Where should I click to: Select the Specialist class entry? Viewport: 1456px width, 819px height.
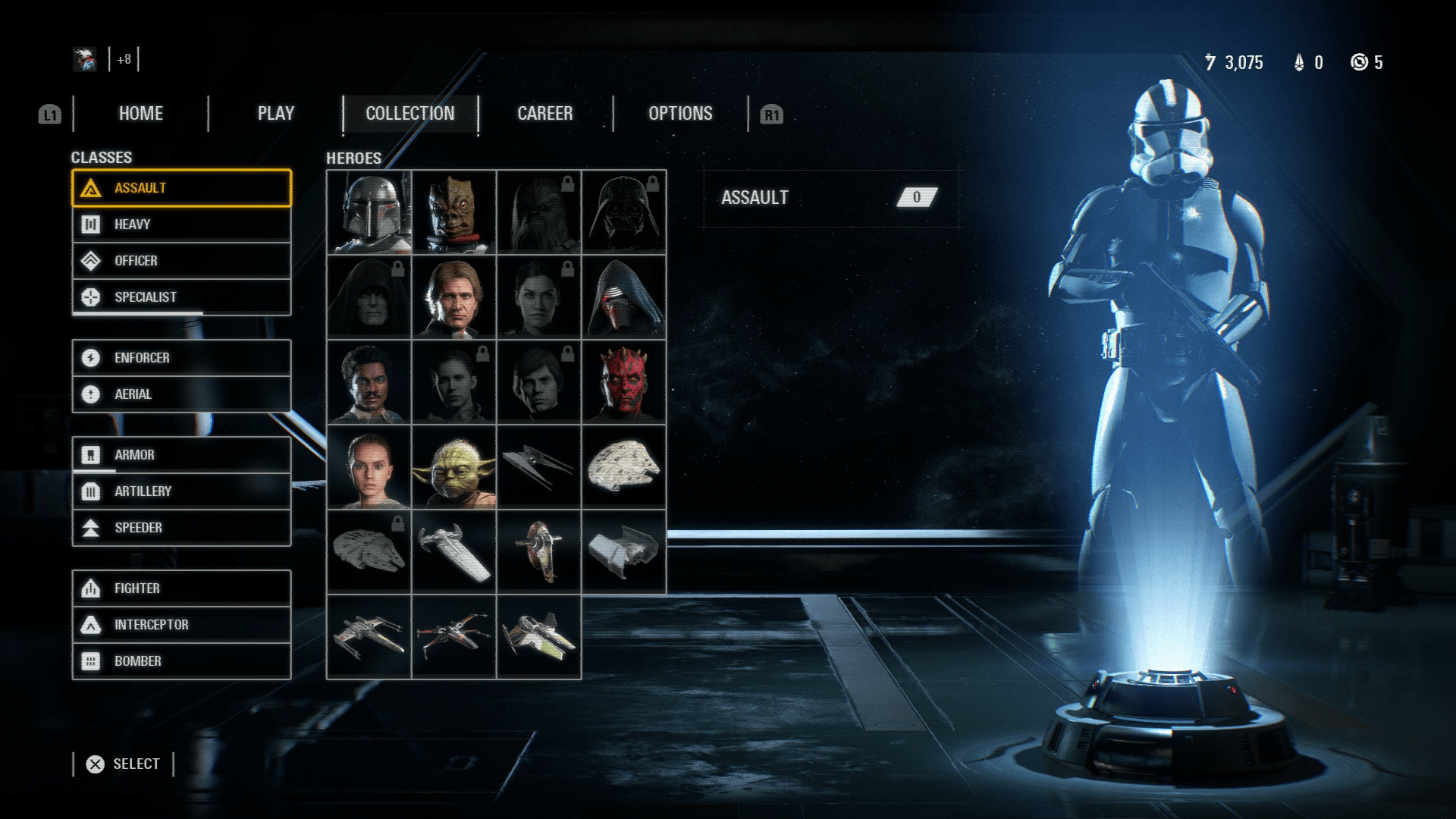pyautogui.click(x=181, y=297)
